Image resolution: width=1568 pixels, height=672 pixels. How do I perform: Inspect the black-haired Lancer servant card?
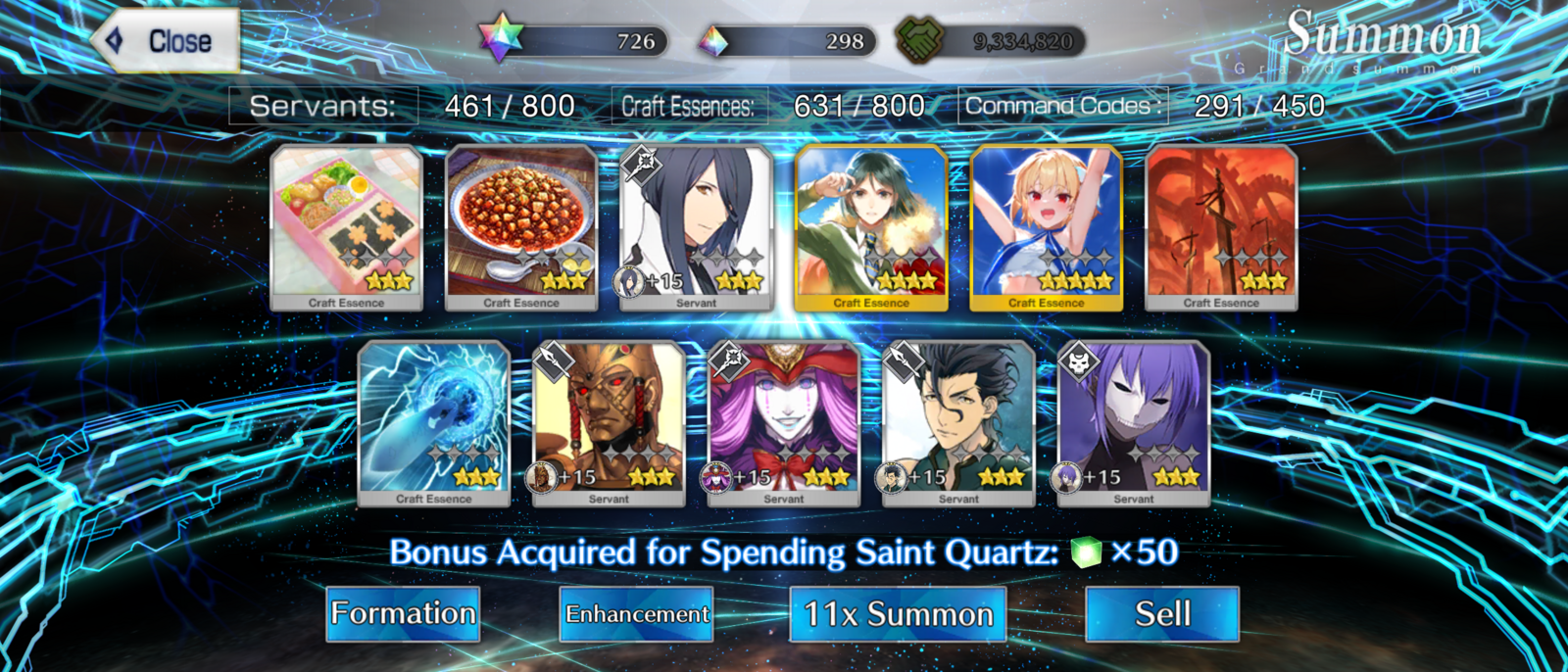tap(958, 423)
